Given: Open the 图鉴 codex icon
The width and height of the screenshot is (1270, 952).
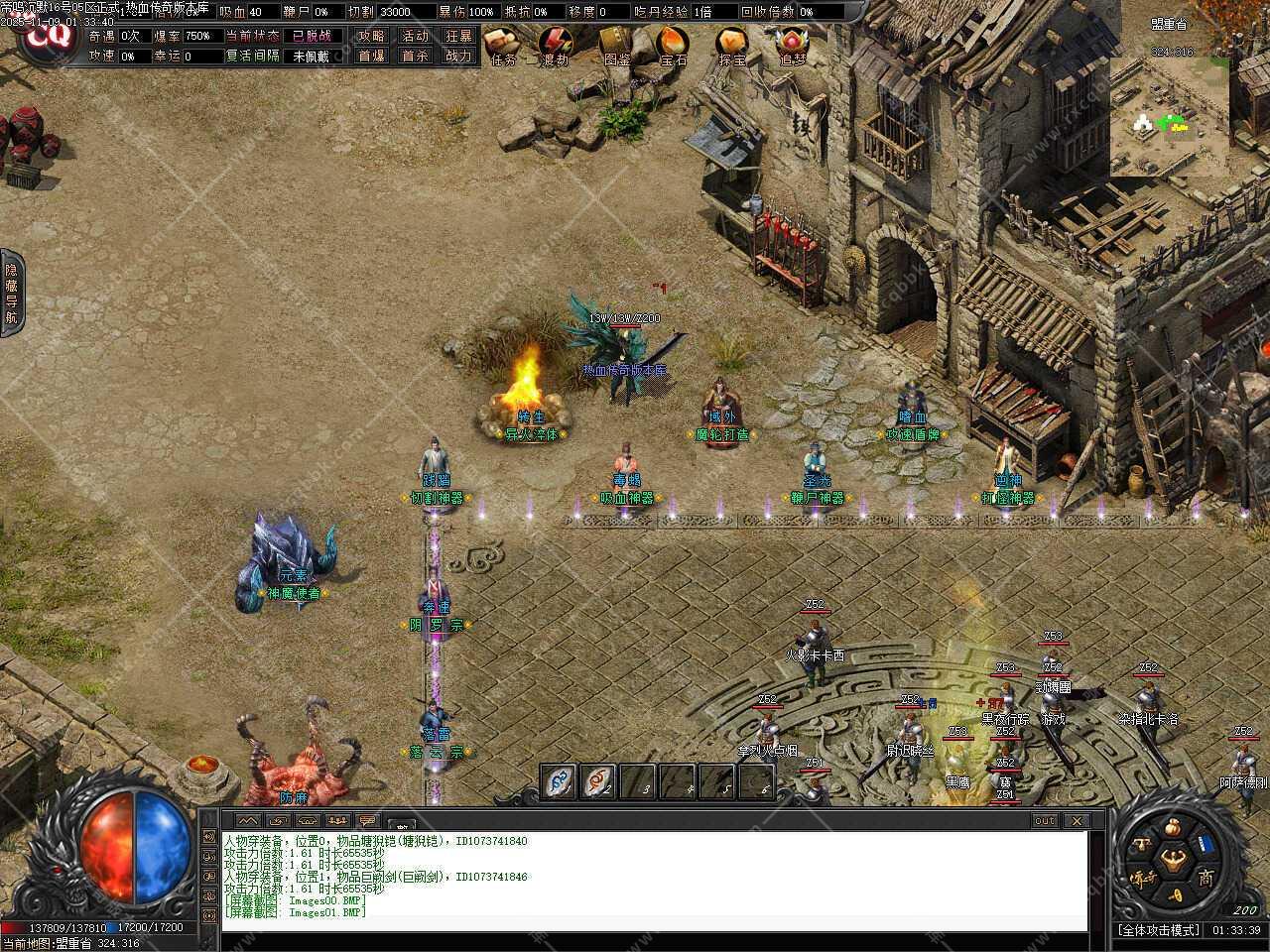Looking at the screenshot, I should tap(617, 44).
